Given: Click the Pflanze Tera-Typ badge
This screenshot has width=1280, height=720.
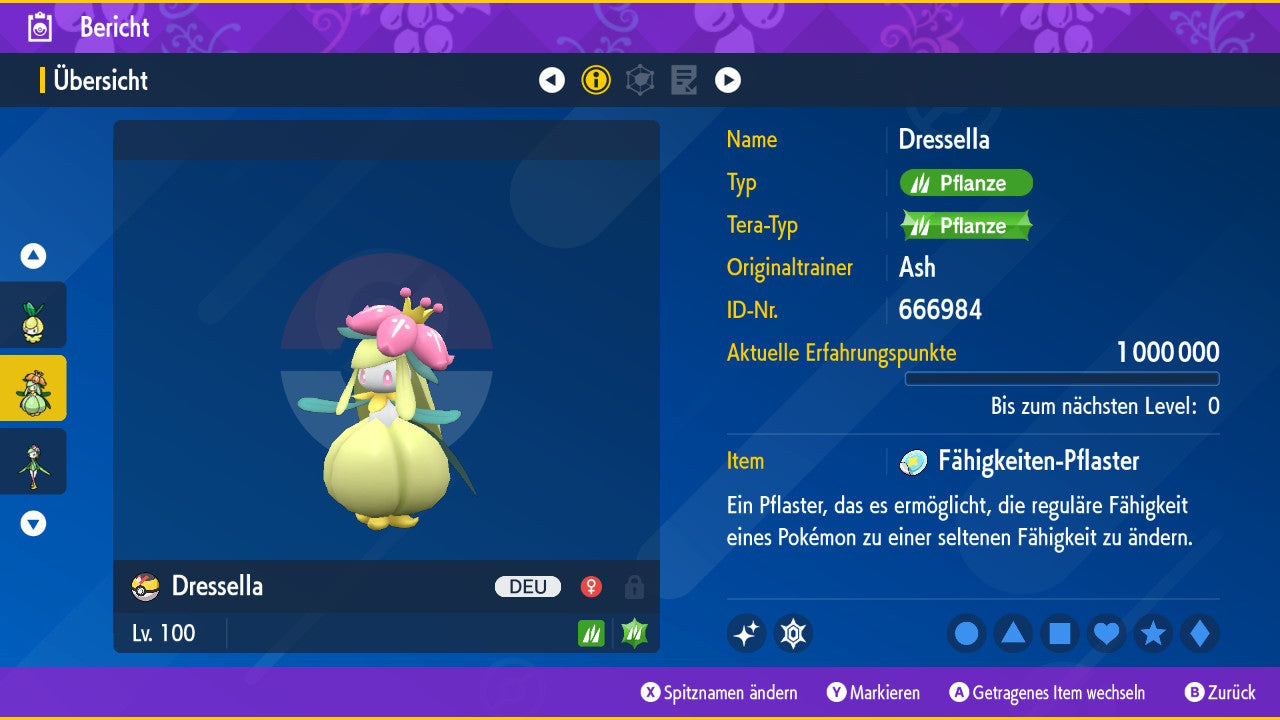Looking at the screenshot, I should (x=966, y=226).
